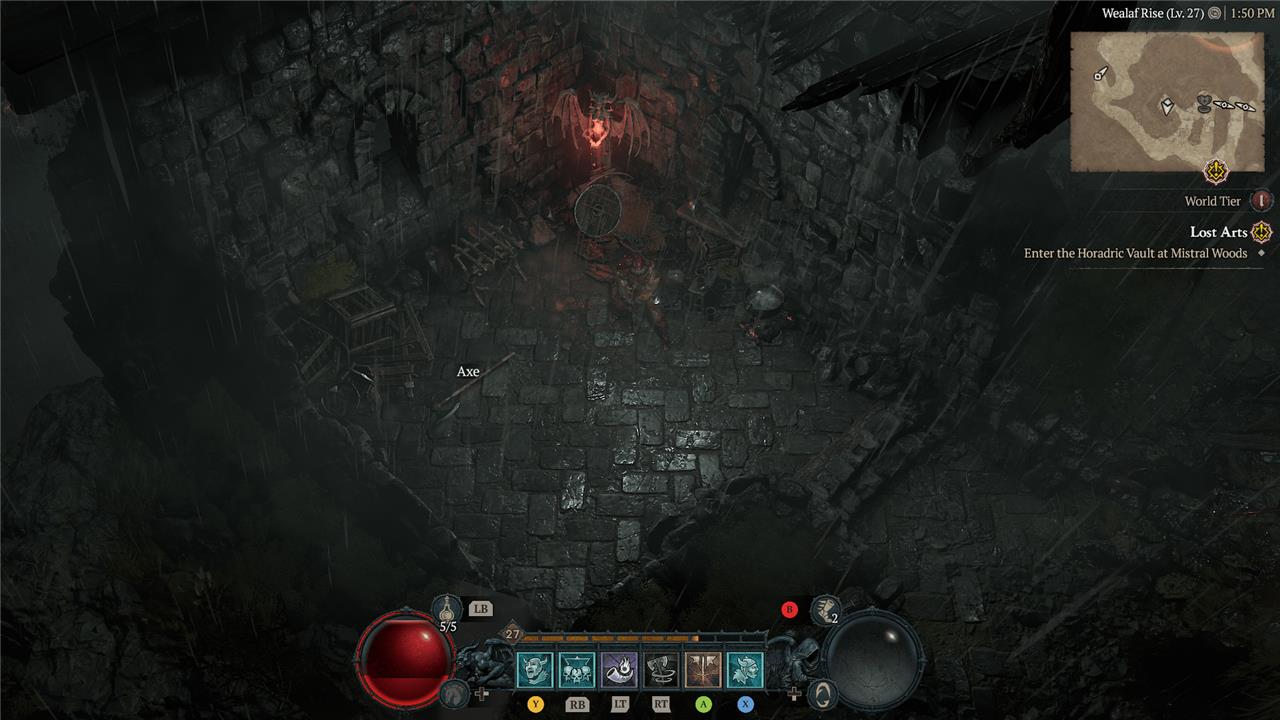Activate the twin axes skill
This screenshot has width=1280, height=720.
(703, 670)
